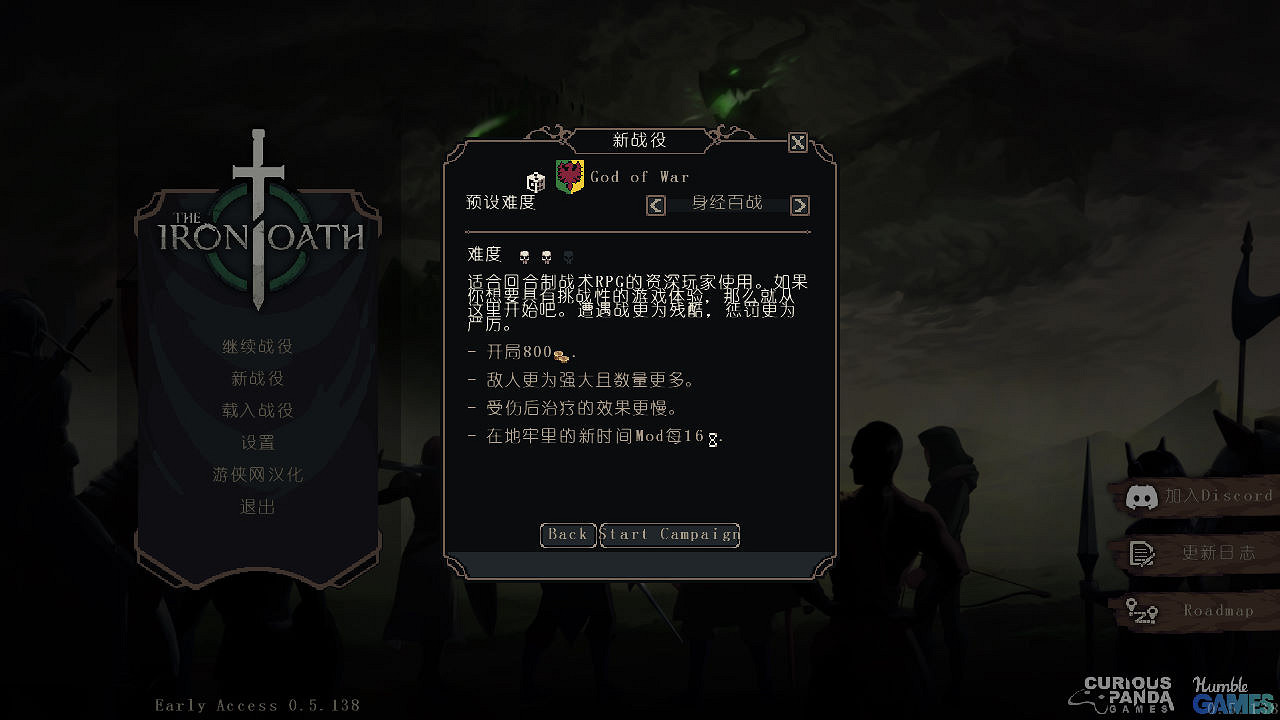Open 设置 from the left menu

(x=257, y=442)
